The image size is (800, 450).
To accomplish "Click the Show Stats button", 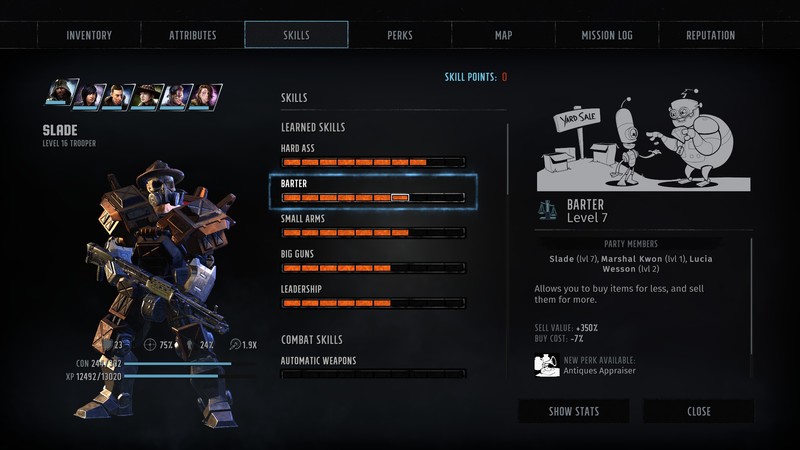I will [573, 411].
